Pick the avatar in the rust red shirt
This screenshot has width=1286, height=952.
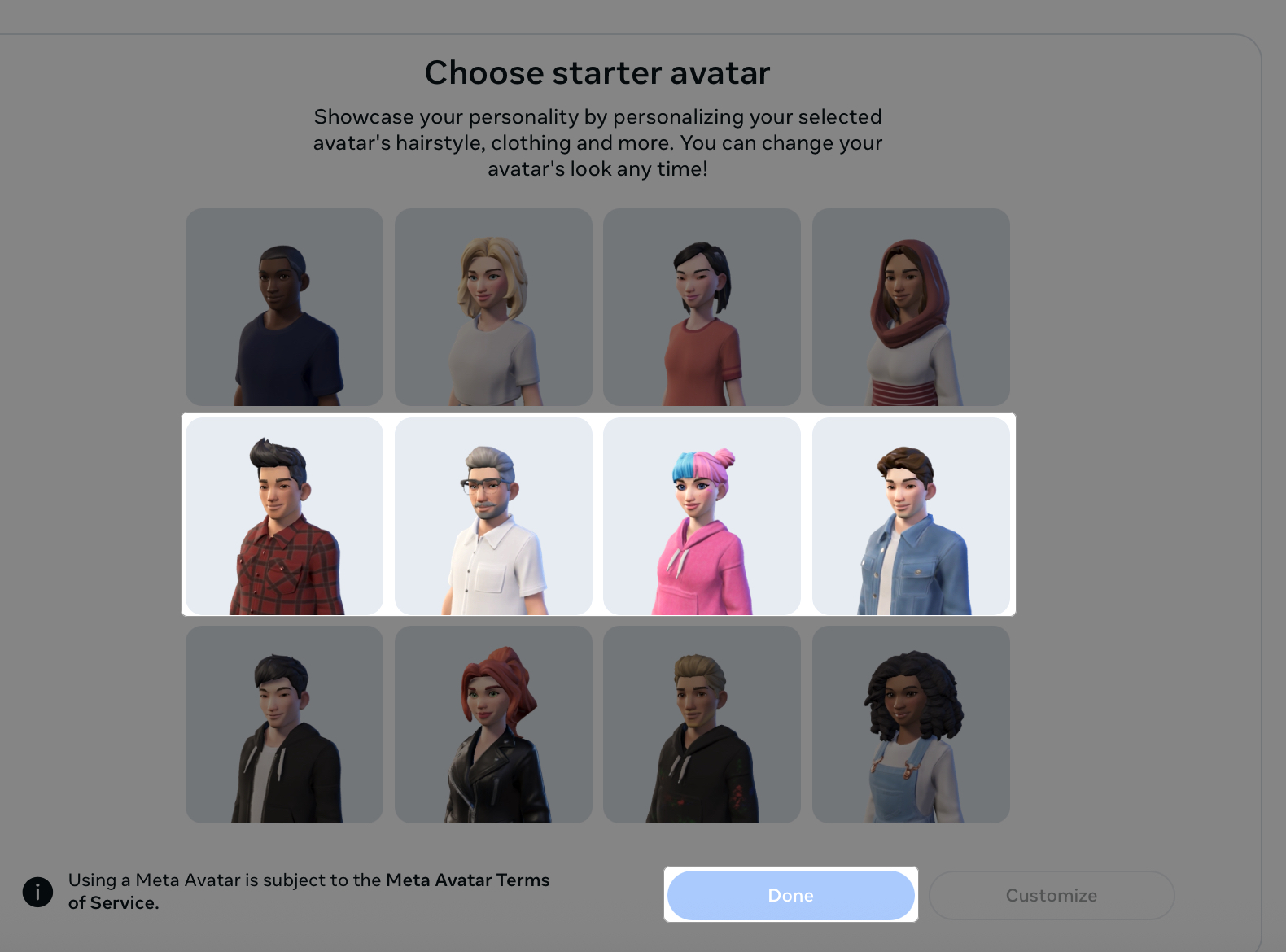tap(702, 308)
